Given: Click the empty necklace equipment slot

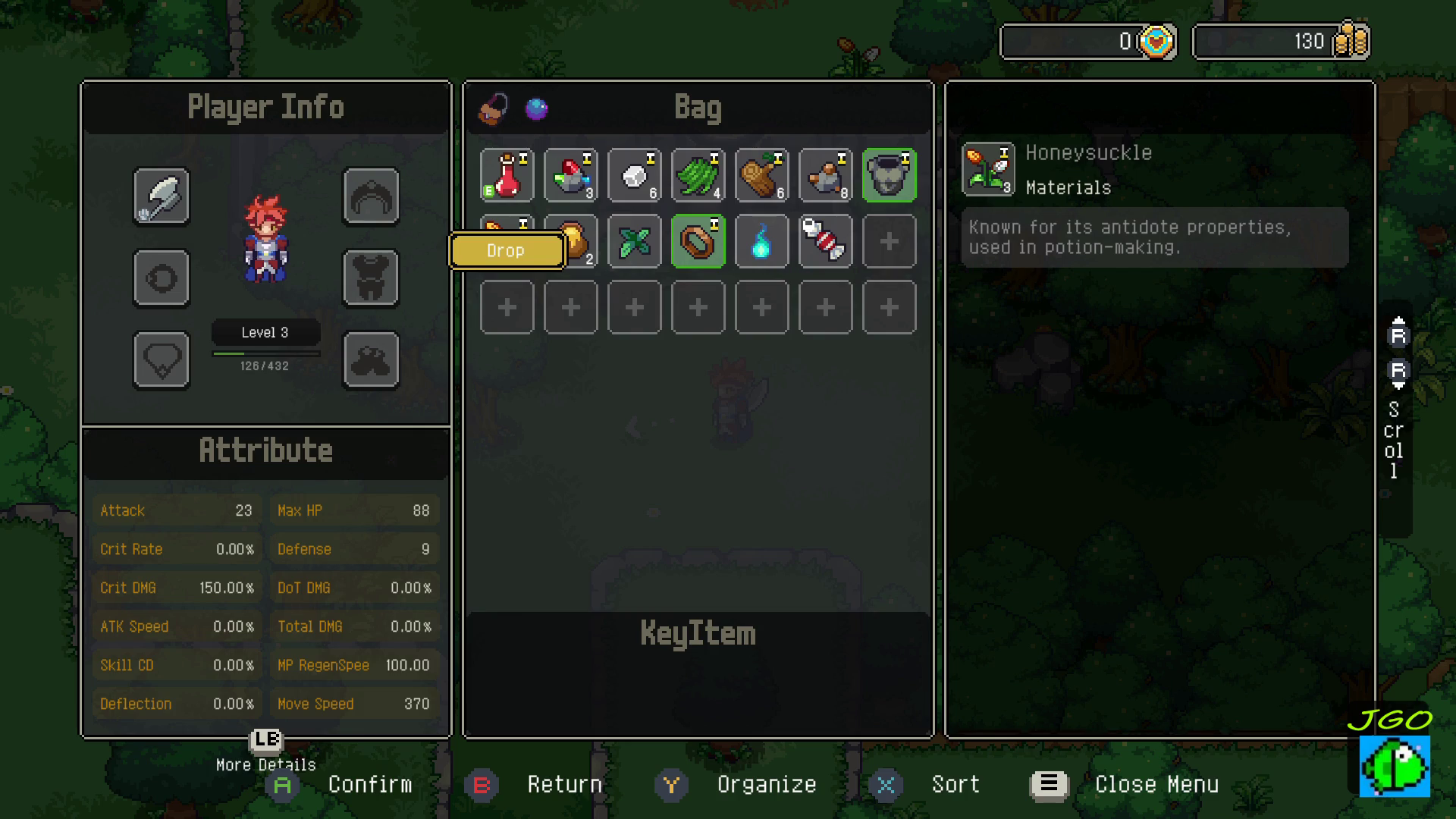Looking at the screenshot, I should click(162, 359).
